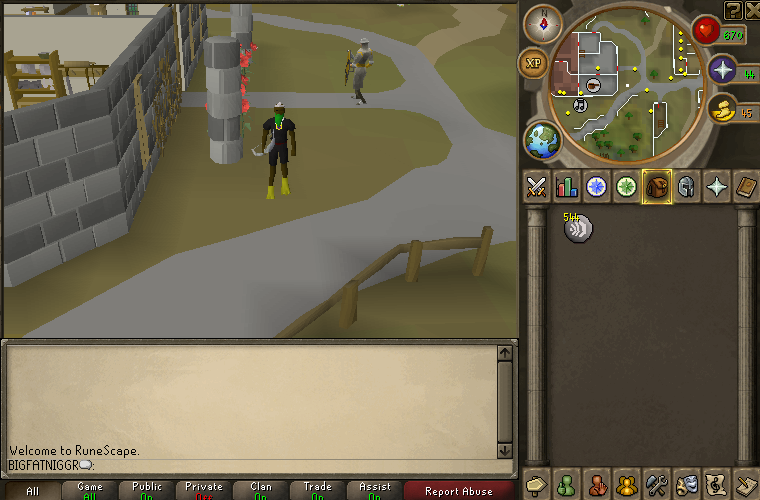Toggle the Private chat filter
The image size is (760, 500).
[x=204, y=491]
